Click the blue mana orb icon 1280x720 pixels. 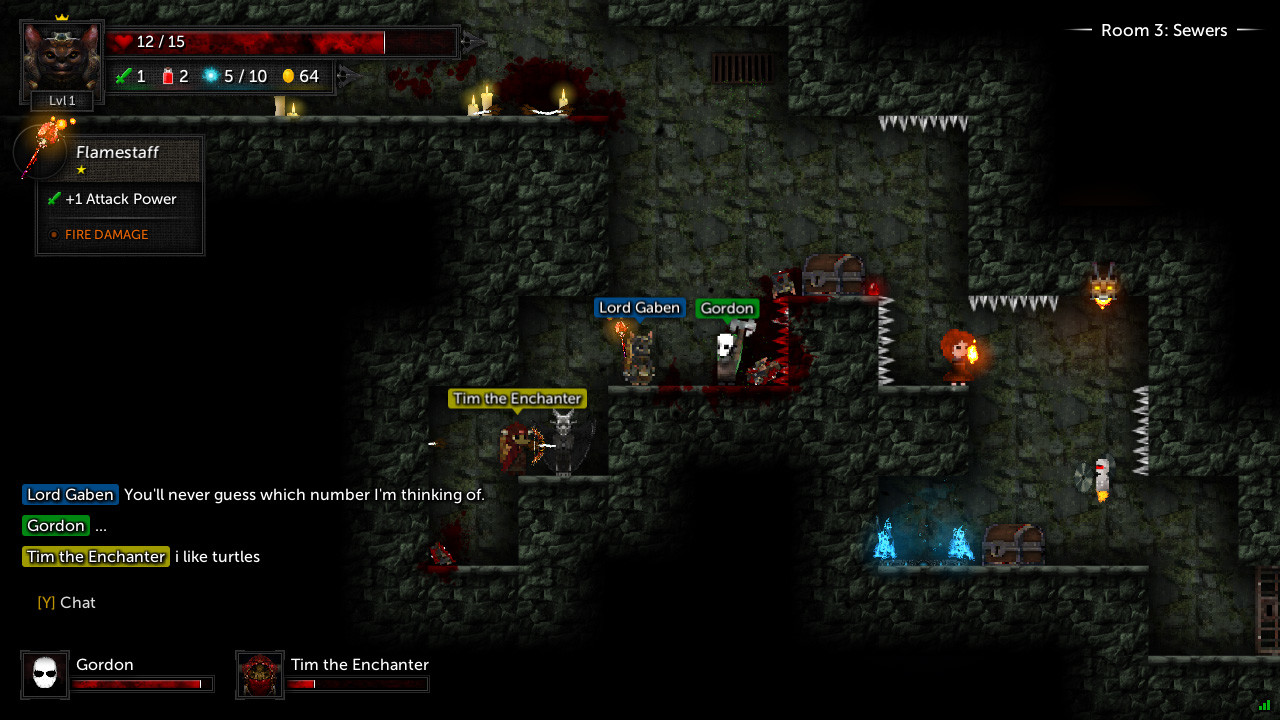click(x=213, y=75)
